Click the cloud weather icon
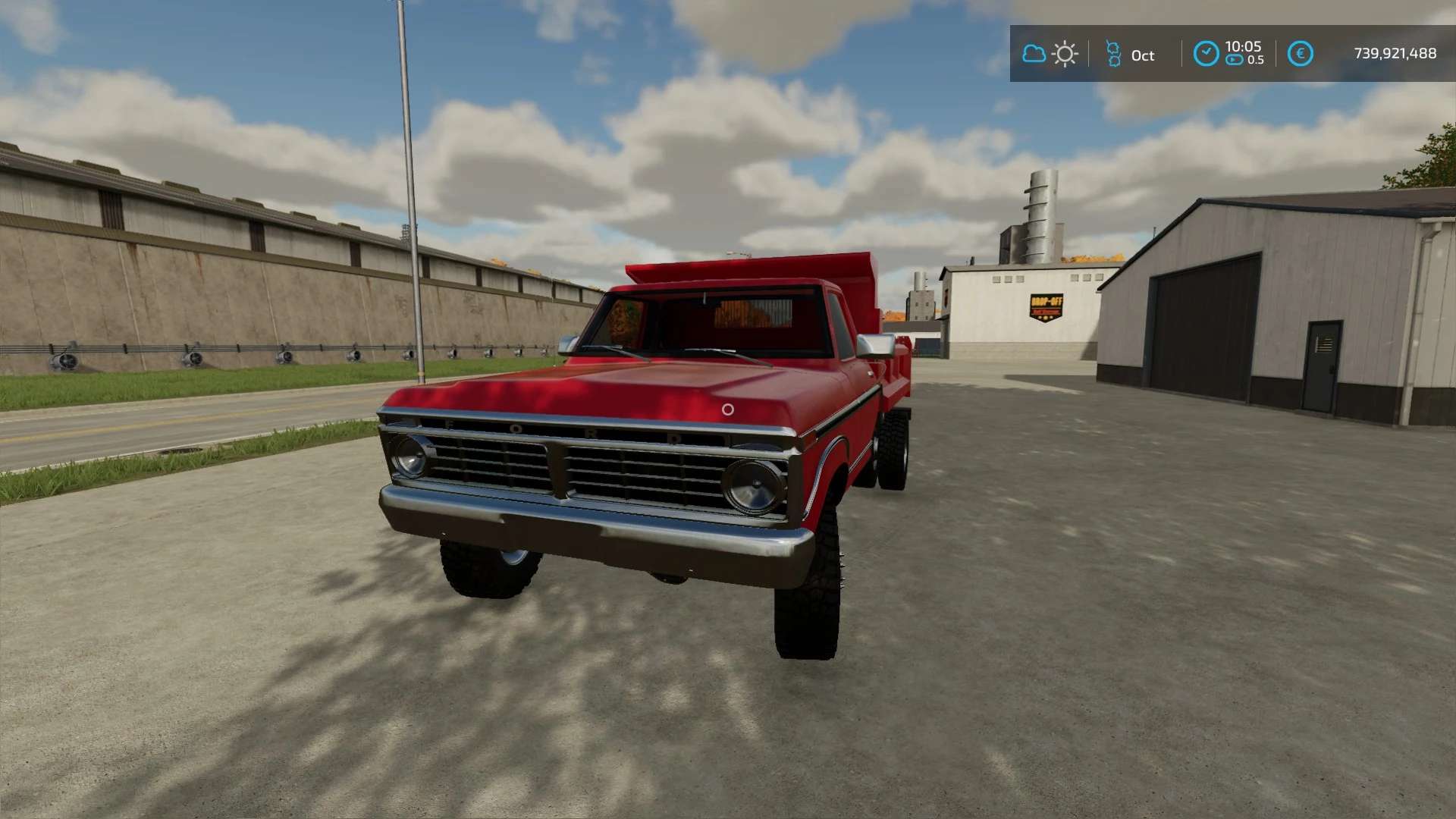 [x=1034, y=54]
